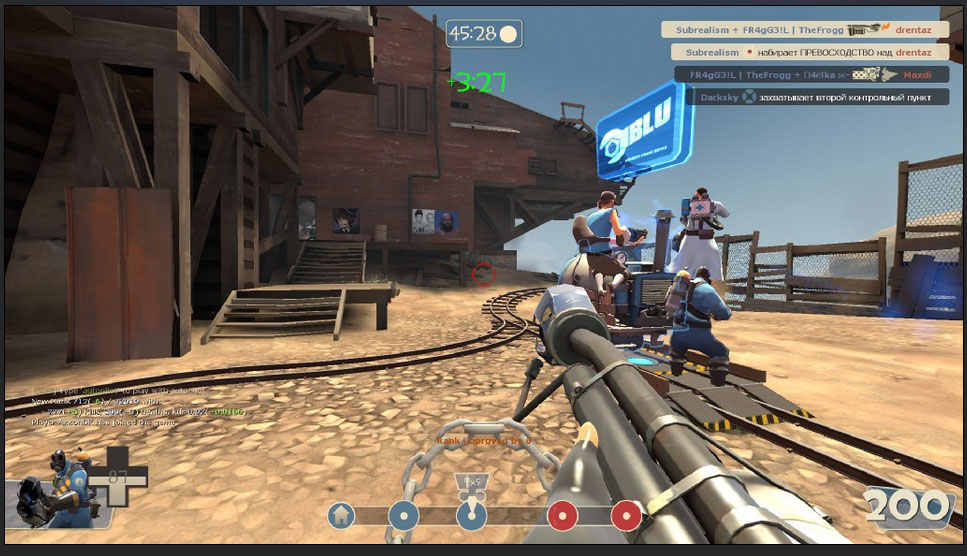Click the home base icon on payload track
Screen dimensions: 967x556
[342, 516]
